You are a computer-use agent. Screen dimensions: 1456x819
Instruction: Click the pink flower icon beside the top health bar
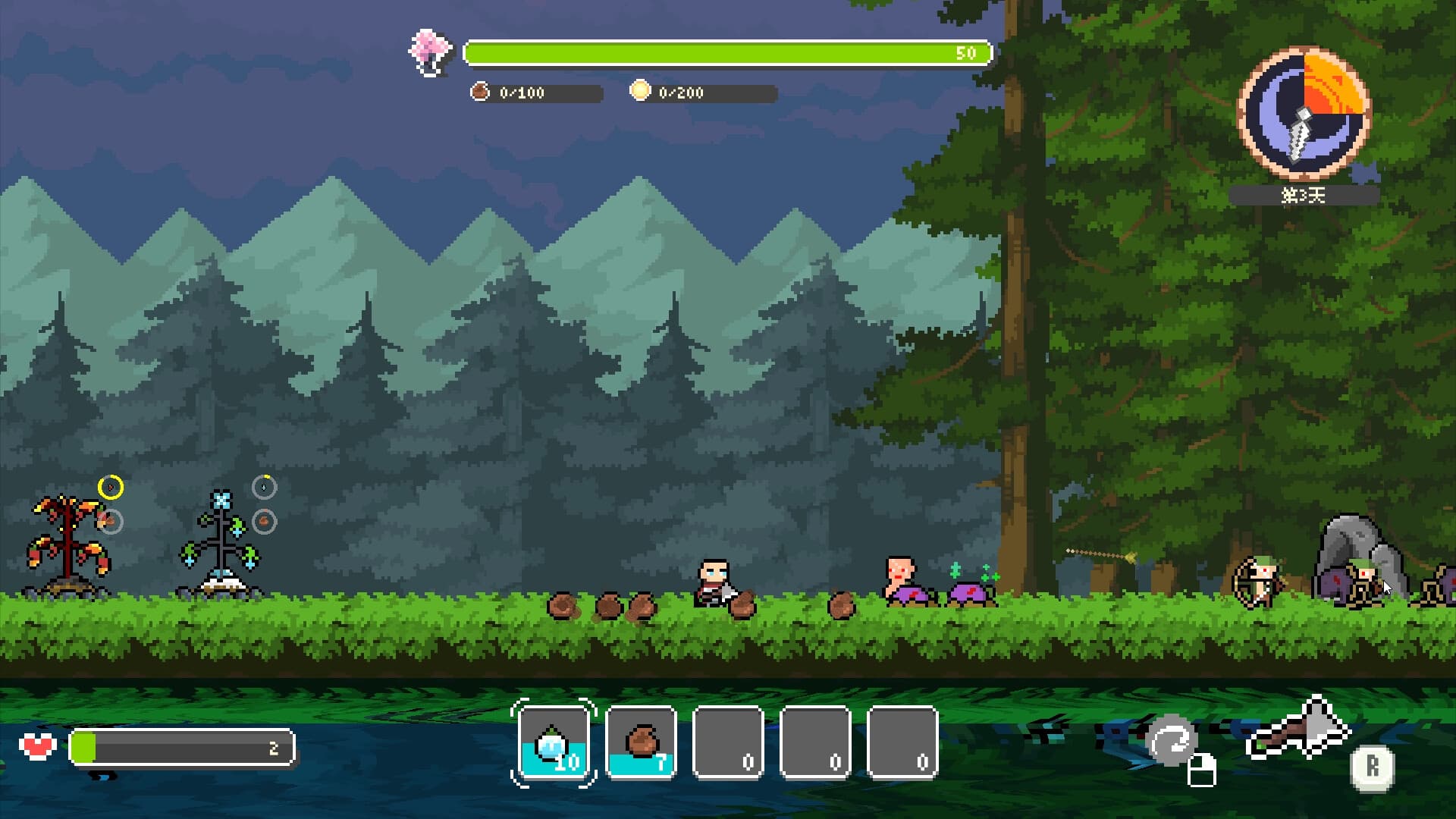click(427, 52)
